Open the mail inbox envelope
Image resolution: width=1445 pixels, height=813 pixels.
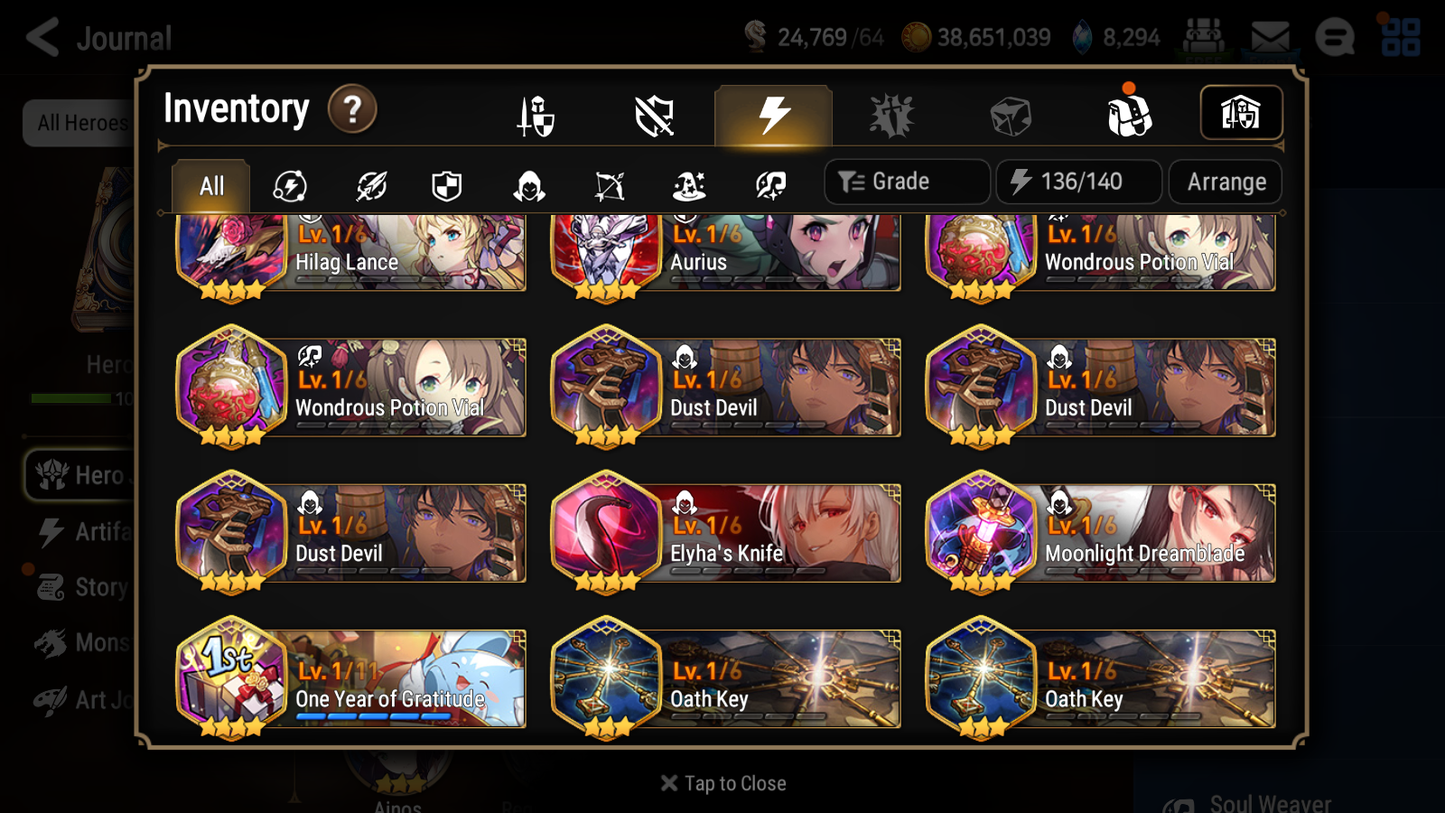click(1268, 36)
